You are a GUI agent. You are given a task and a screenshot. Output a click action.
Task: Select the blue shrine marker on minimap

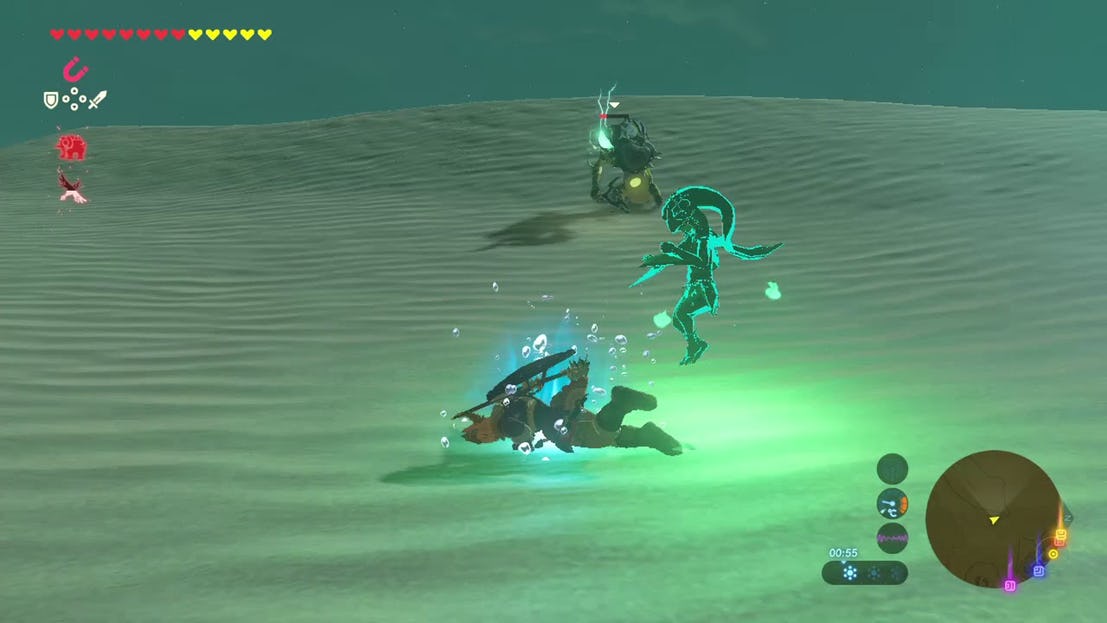click(1038, 570)
